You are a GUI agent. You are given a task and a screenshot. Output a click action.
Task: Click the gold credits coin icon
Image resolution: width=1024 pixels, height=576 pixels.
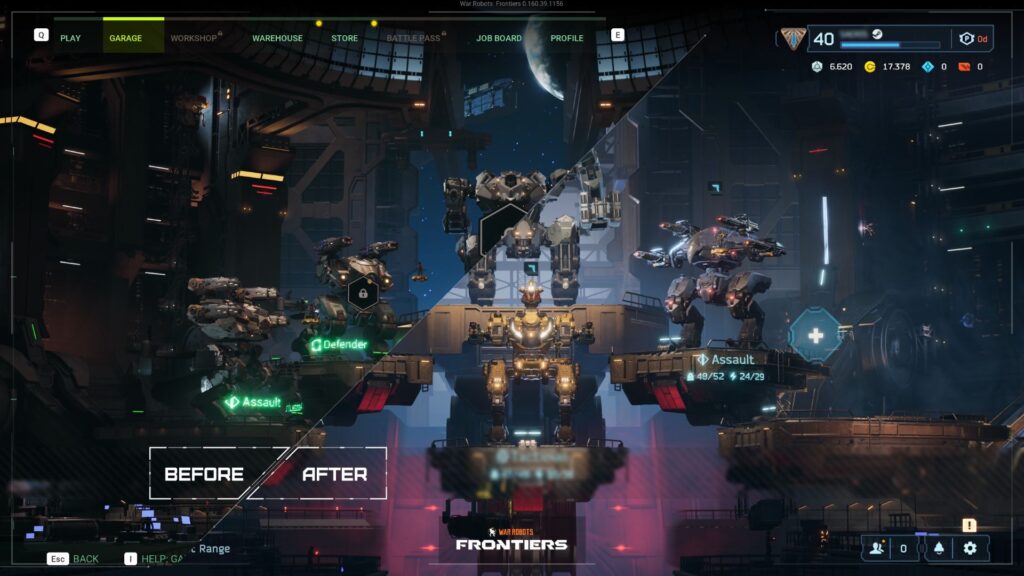(869, 67)
